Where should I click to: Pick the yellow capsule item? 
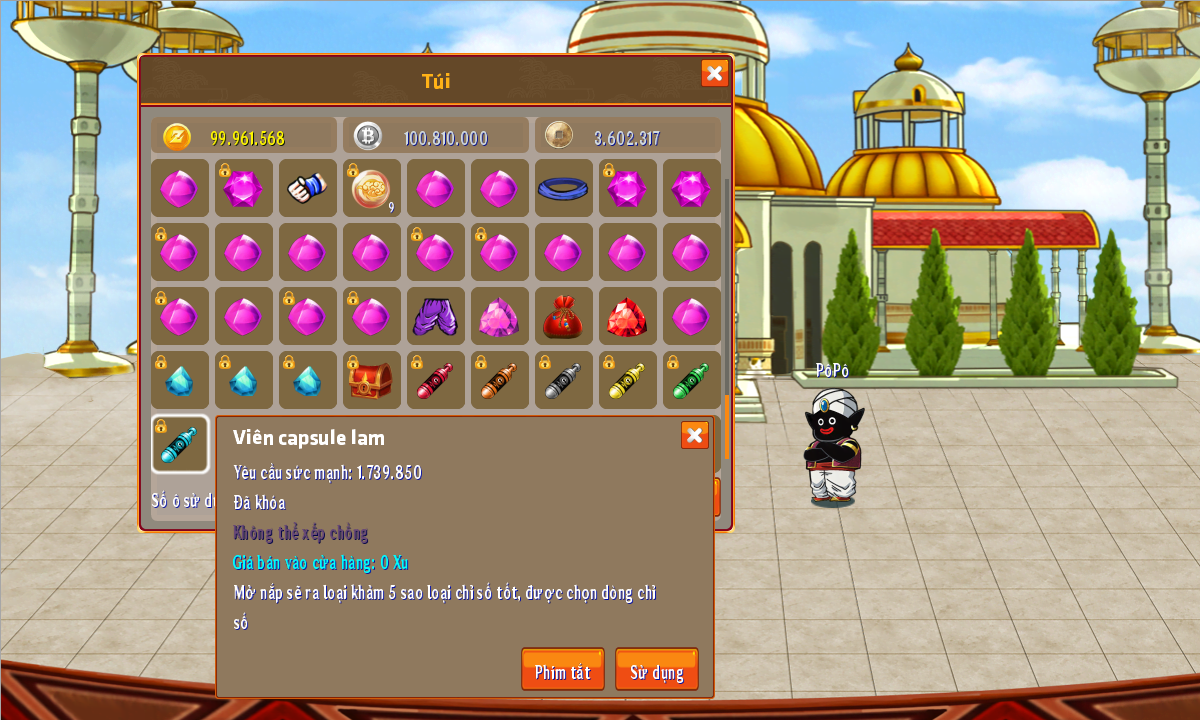pos(627,380)
